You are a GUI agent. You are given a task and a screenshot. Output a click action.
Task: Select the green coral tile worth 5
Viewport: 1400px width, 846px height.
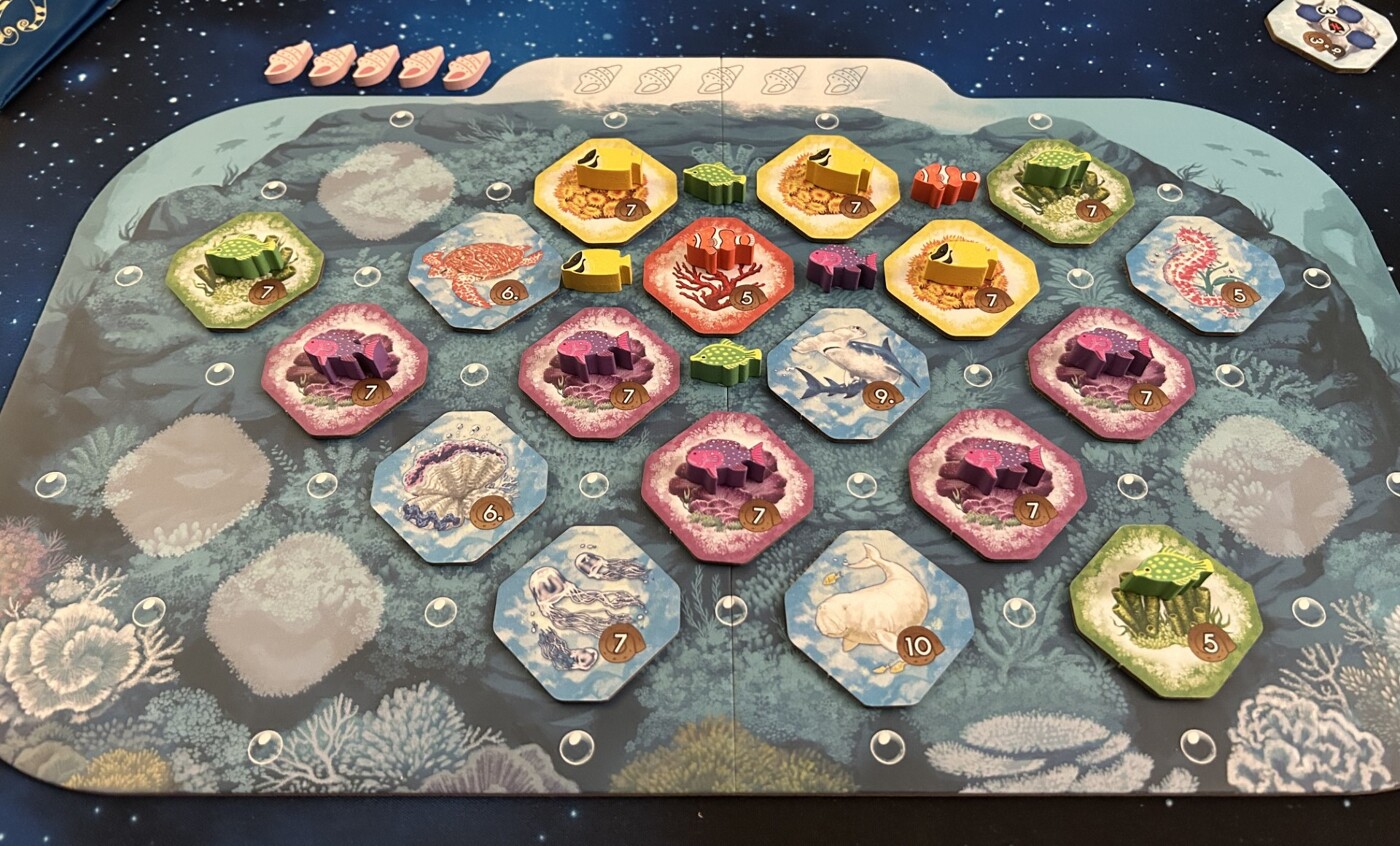(x=1165, y=609)
